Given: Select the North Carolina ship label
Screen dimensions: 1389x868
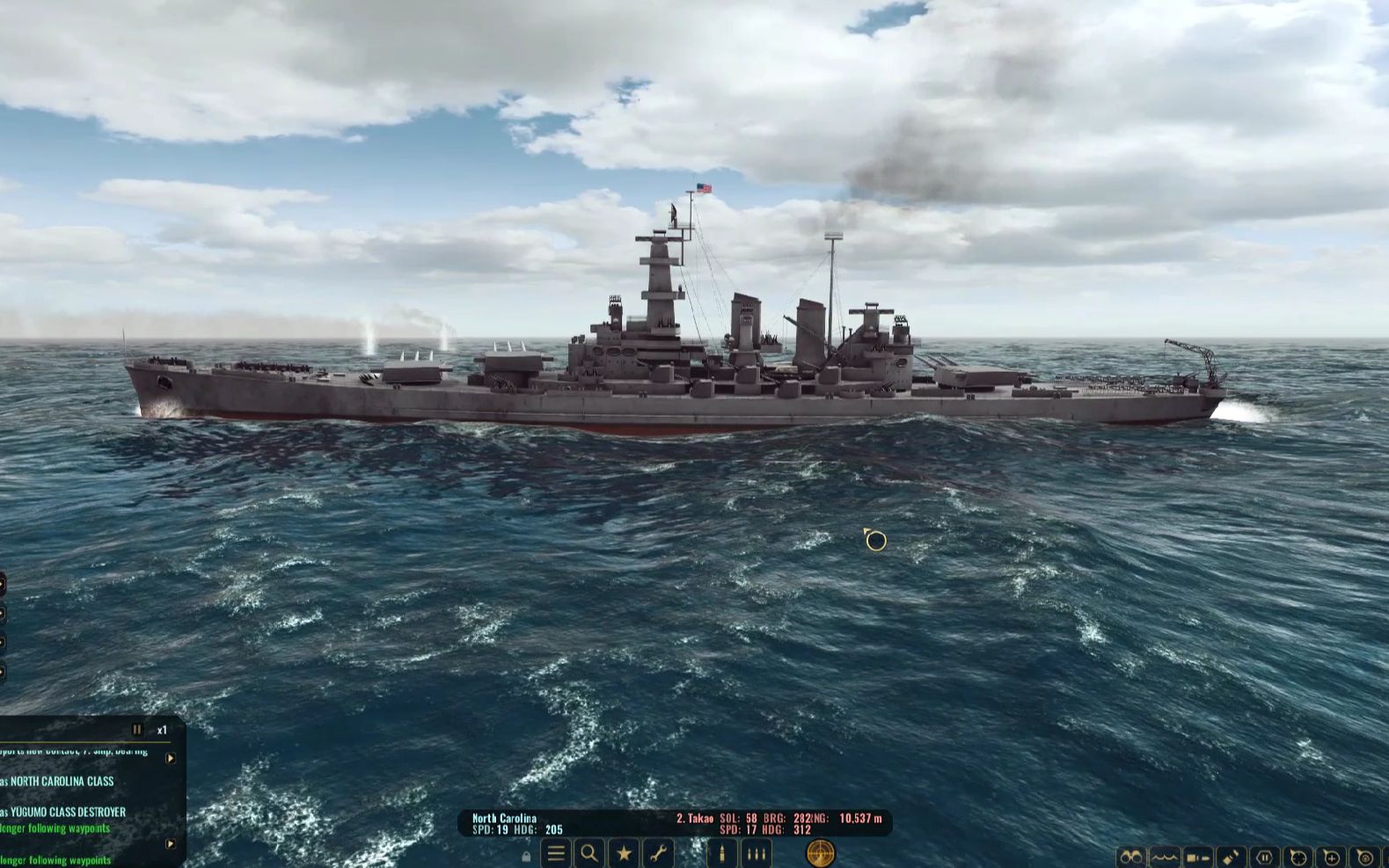Looking at the screenshot, I should coord(504,819).
